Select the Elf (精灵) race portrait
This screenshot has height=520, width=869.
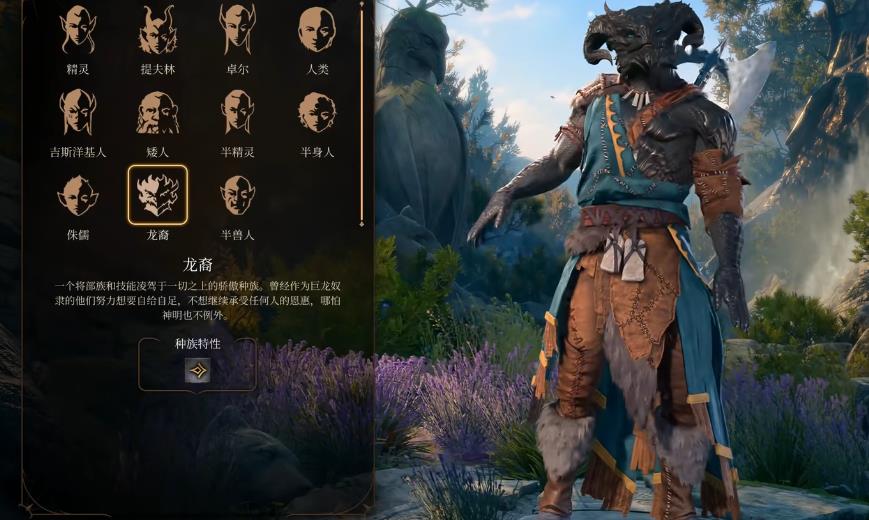click(x=78, y=30)
